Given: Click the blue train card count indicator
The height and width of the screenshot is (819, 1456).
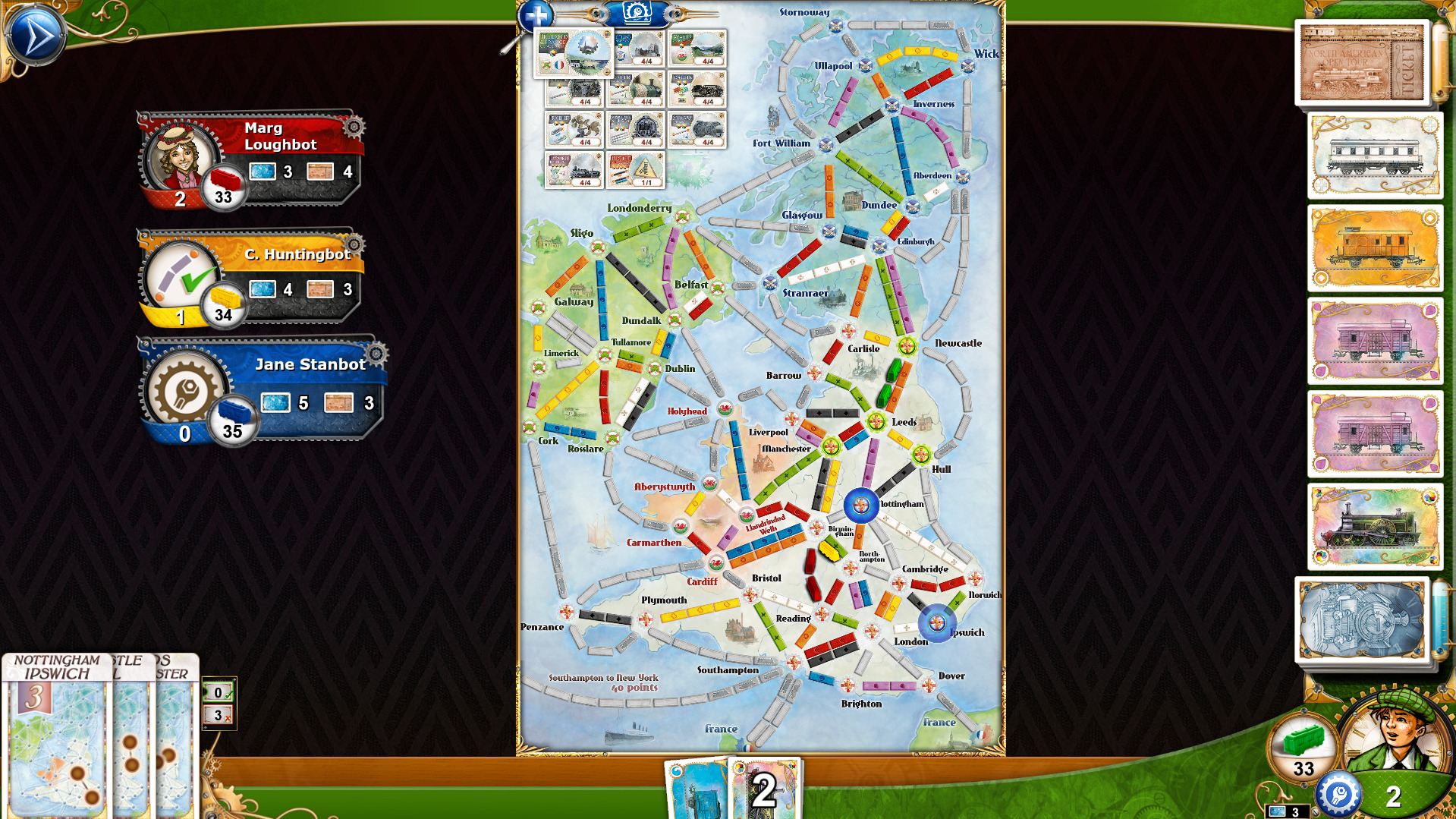Looking at the screenshot, I should (x=1288, y=812).
